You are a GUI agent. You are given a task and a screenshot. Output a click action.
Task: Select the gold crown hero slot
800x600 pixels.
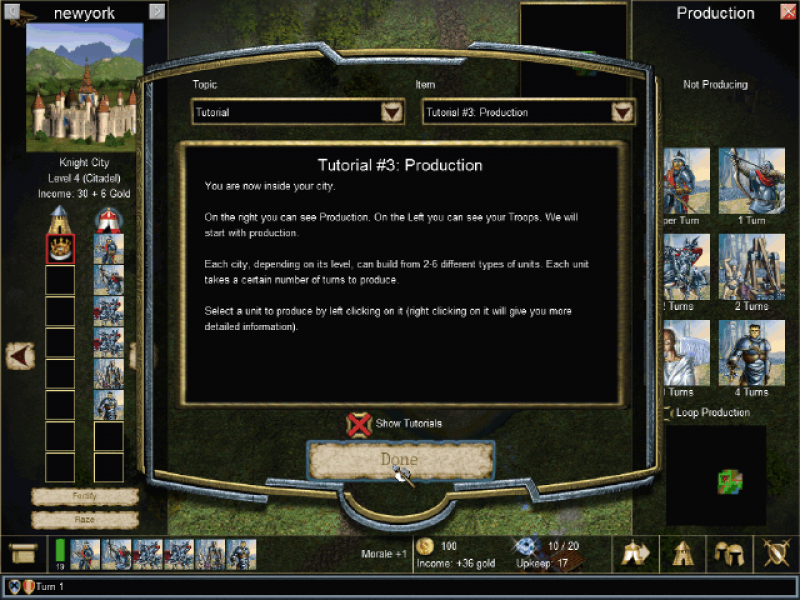(60, 248)
